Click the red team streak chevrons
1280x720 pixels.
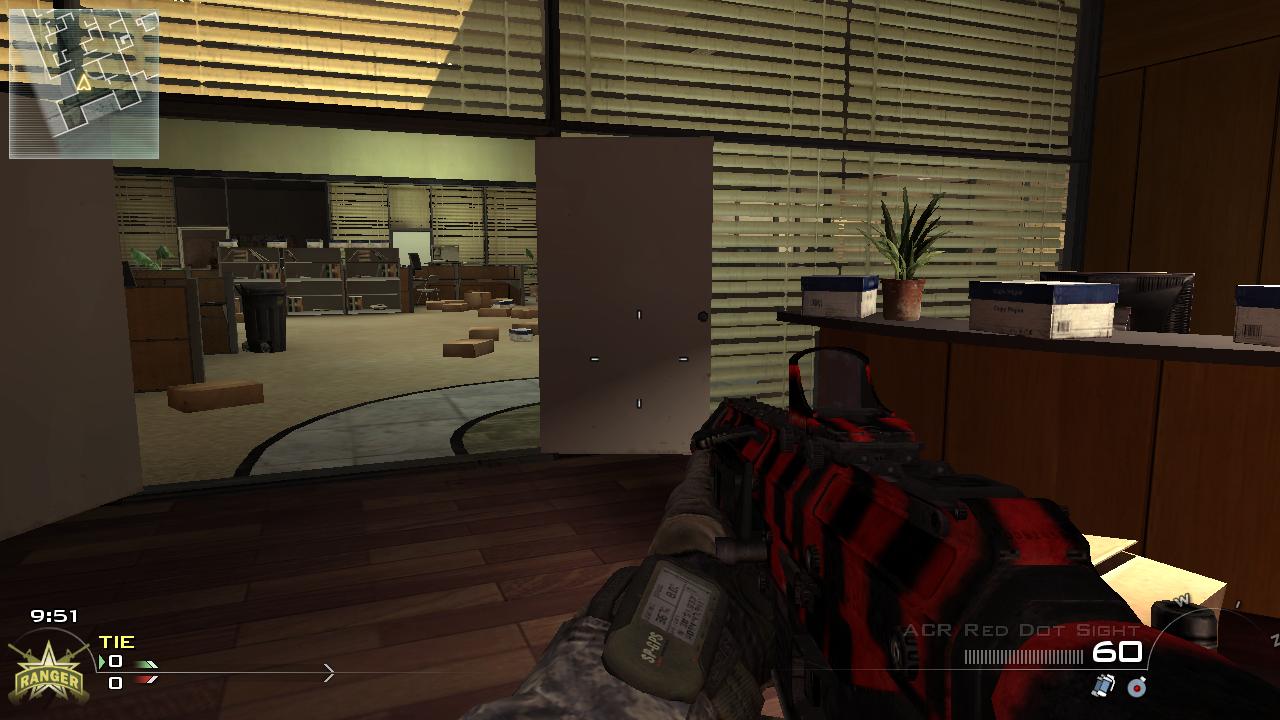[146, 679]
